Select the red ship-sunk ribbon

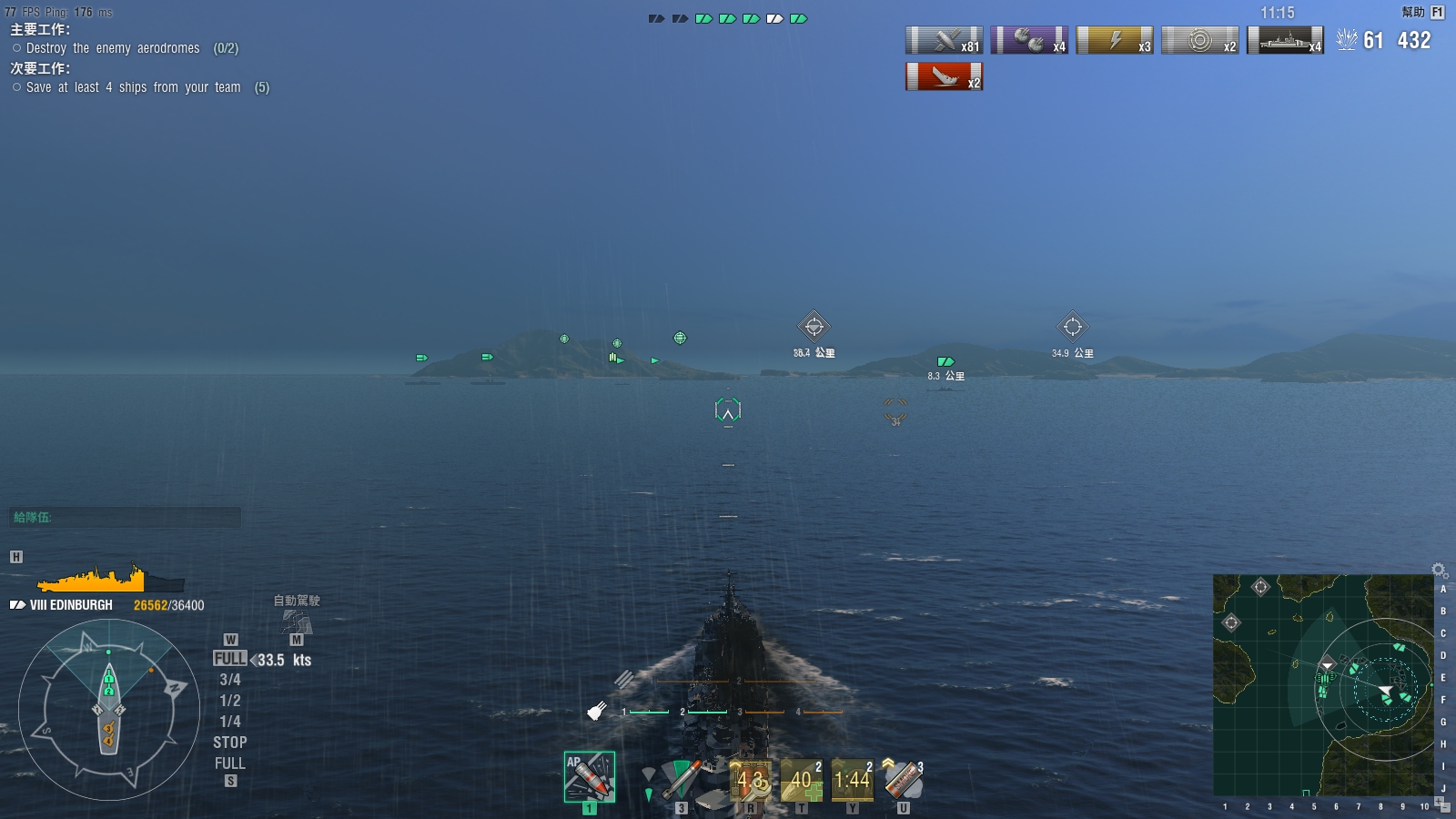tap(944, 76)
